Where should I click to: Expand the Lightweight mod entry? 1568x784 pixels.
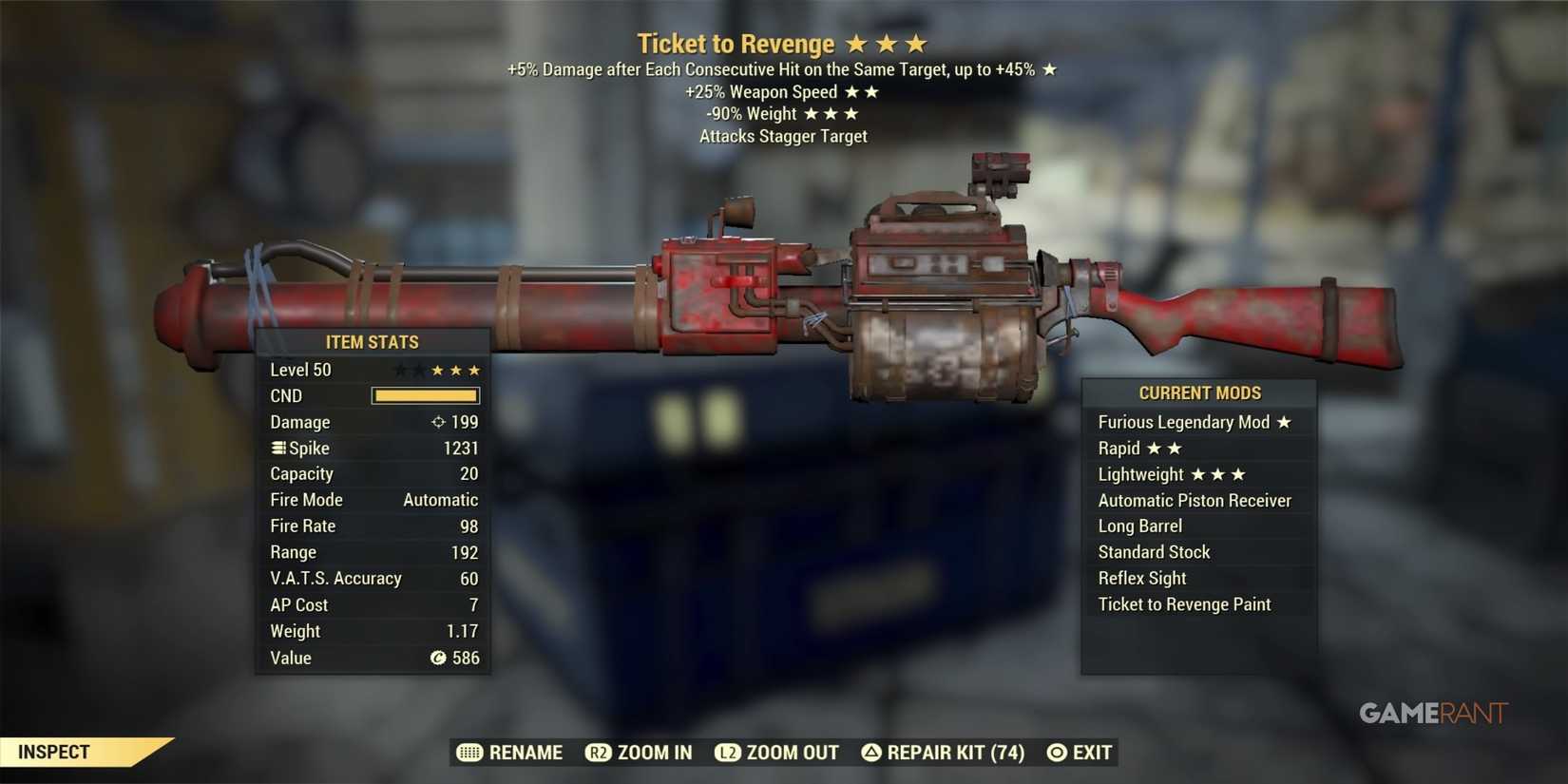pyautogui.click(x=1139, y=473)
